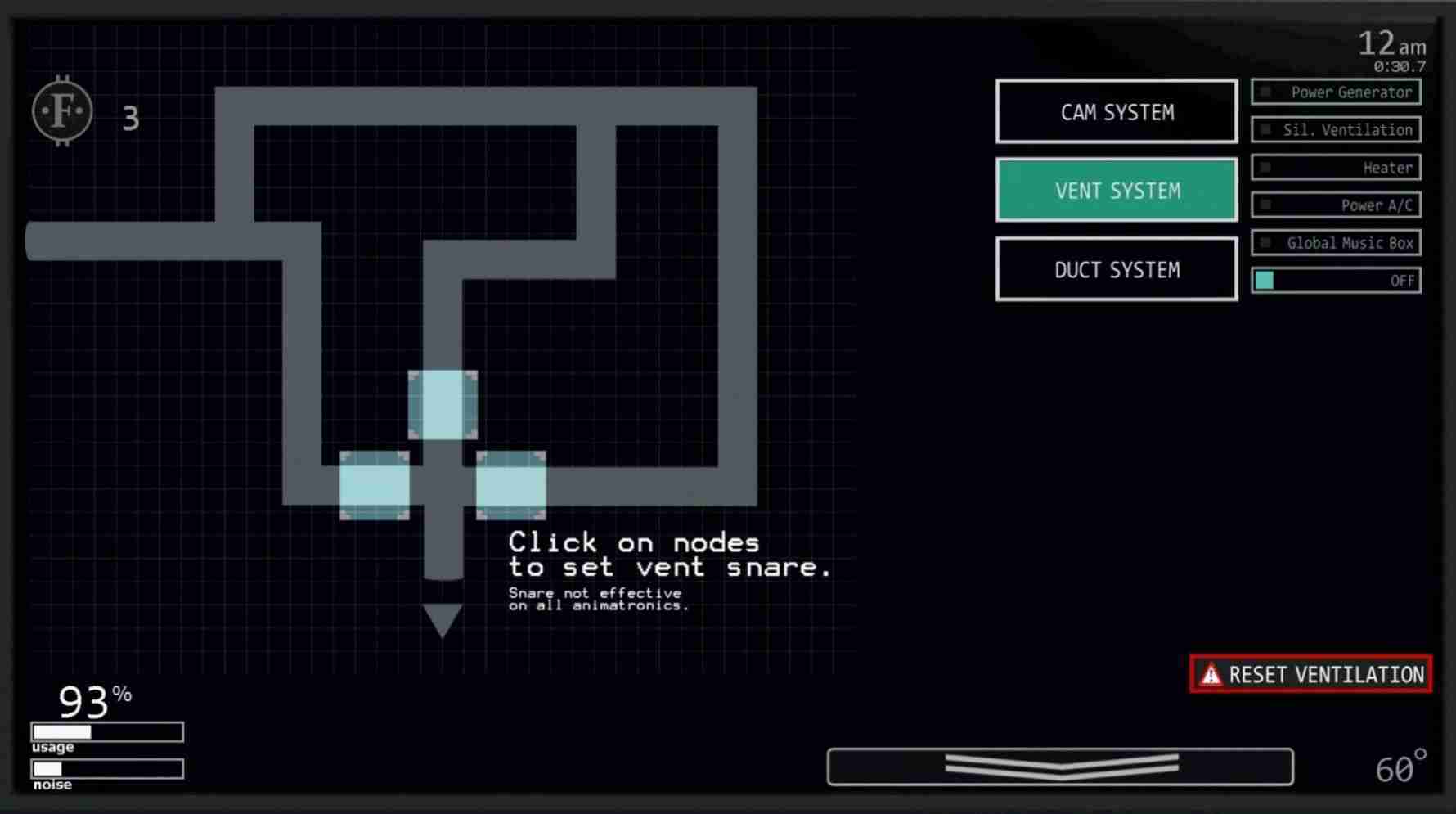The height and width of the screenshot is (814, 1456).
Task: Switch to the CAM SYSTEM view
Action: [1117, 111]
